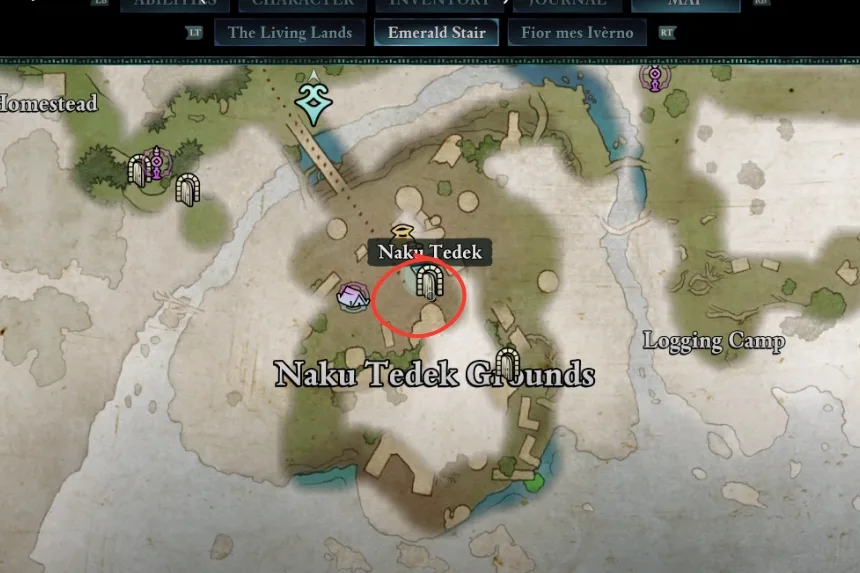The height and width of the screenshot is (573, 860).
Task: Open the Abilities menu tab
Action: [x=175, y=4]
